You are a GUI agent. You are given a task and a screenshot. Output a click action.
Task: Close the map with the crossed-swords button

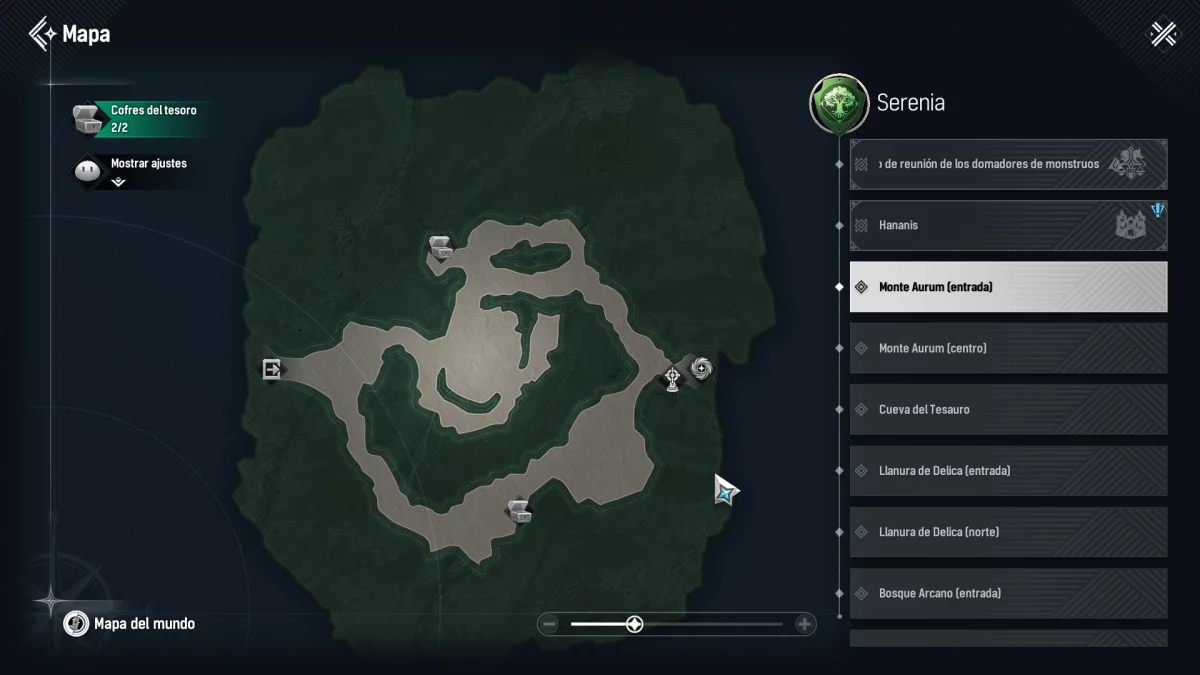point(1163,34)
